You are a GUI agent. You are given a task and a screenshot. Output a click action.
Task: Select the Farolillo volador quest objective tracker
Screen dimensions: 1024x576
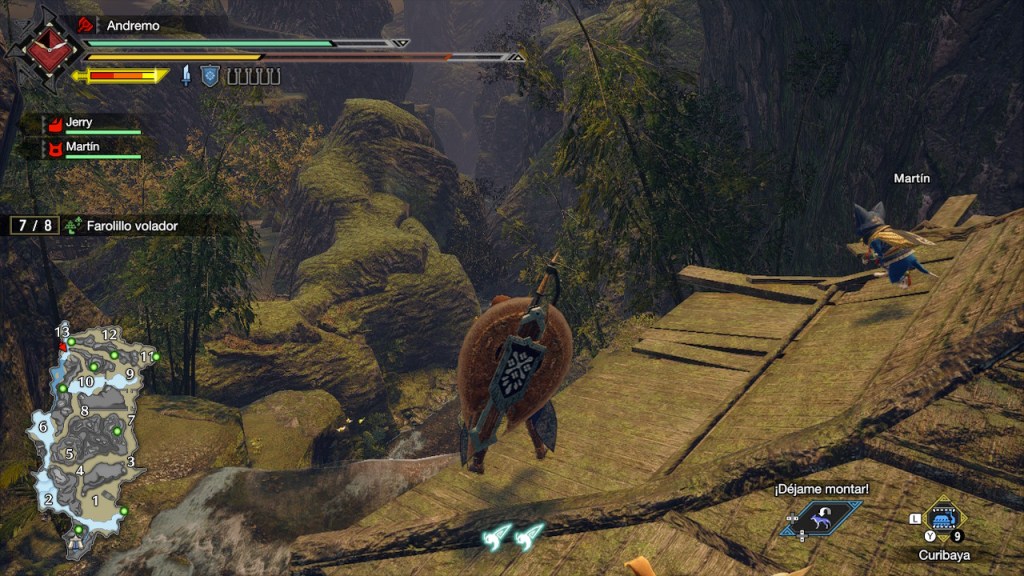[x=120, y=226]
